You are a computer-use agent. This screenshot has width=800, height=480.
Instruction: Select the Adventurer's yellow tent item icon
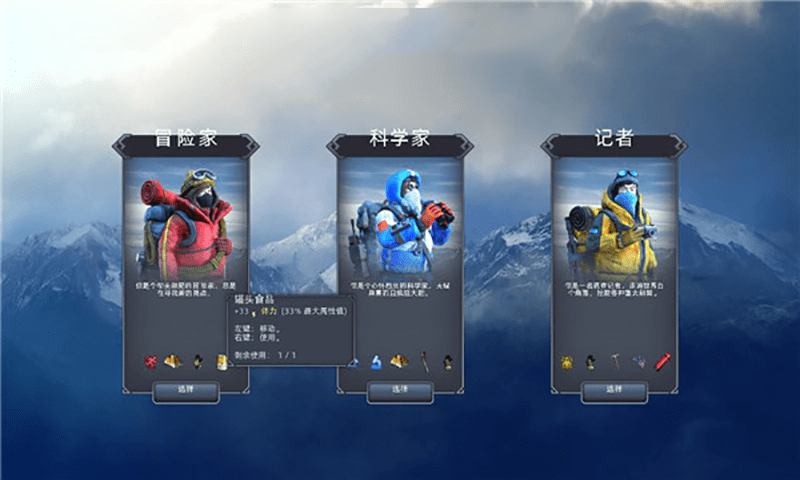pos(174,361)
